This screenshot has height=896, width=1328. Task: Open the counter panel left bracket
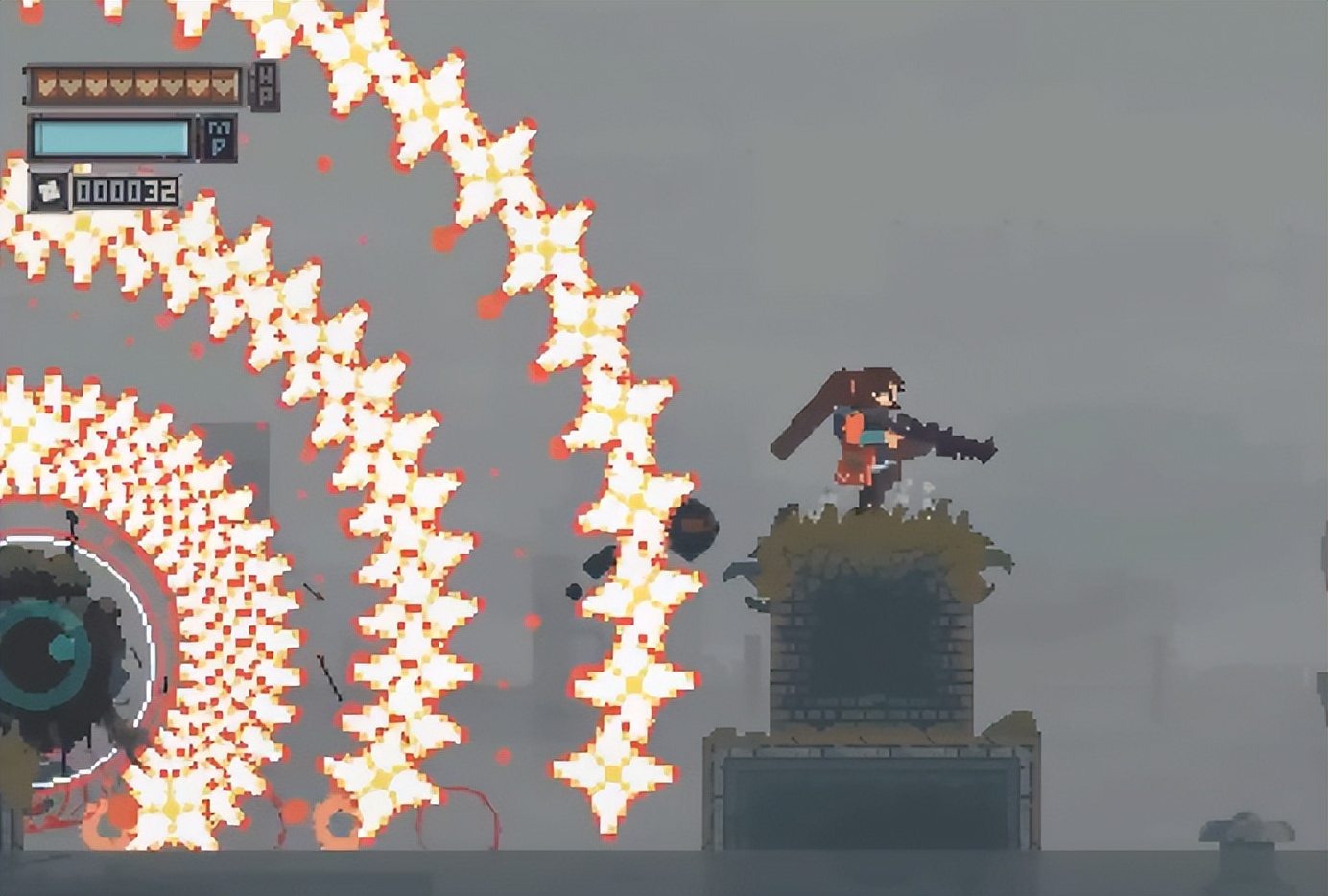77,191
